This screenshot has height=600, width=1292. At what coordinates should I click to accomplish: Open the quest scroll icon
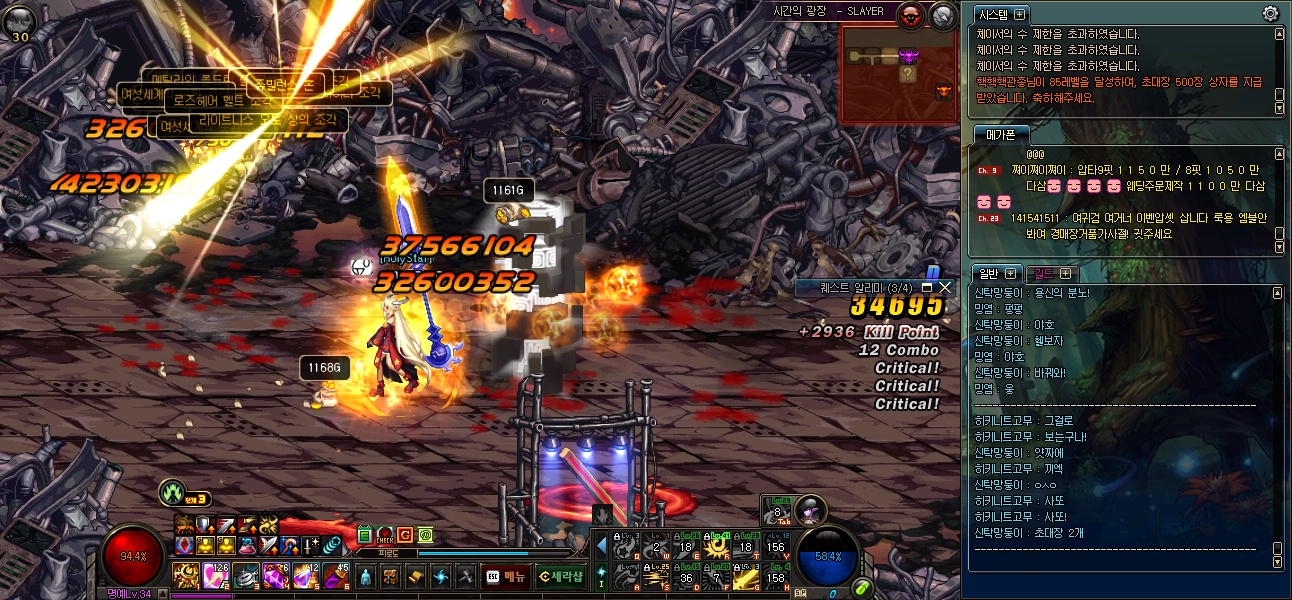click(415, 577)
